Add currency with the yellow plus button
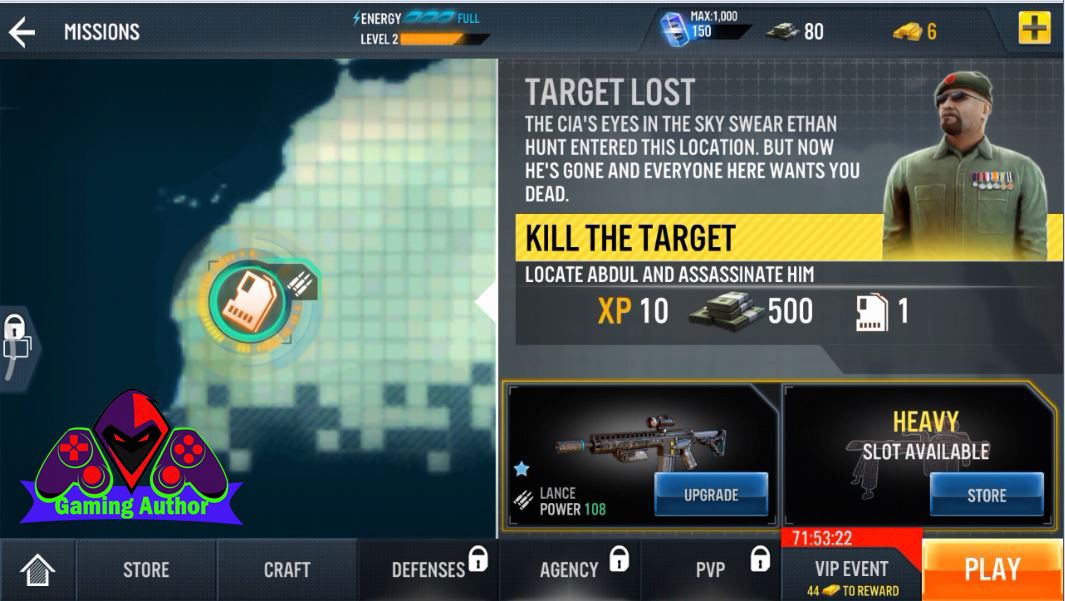Screen dimensions: 1065x601 (x=1034, y=29)
